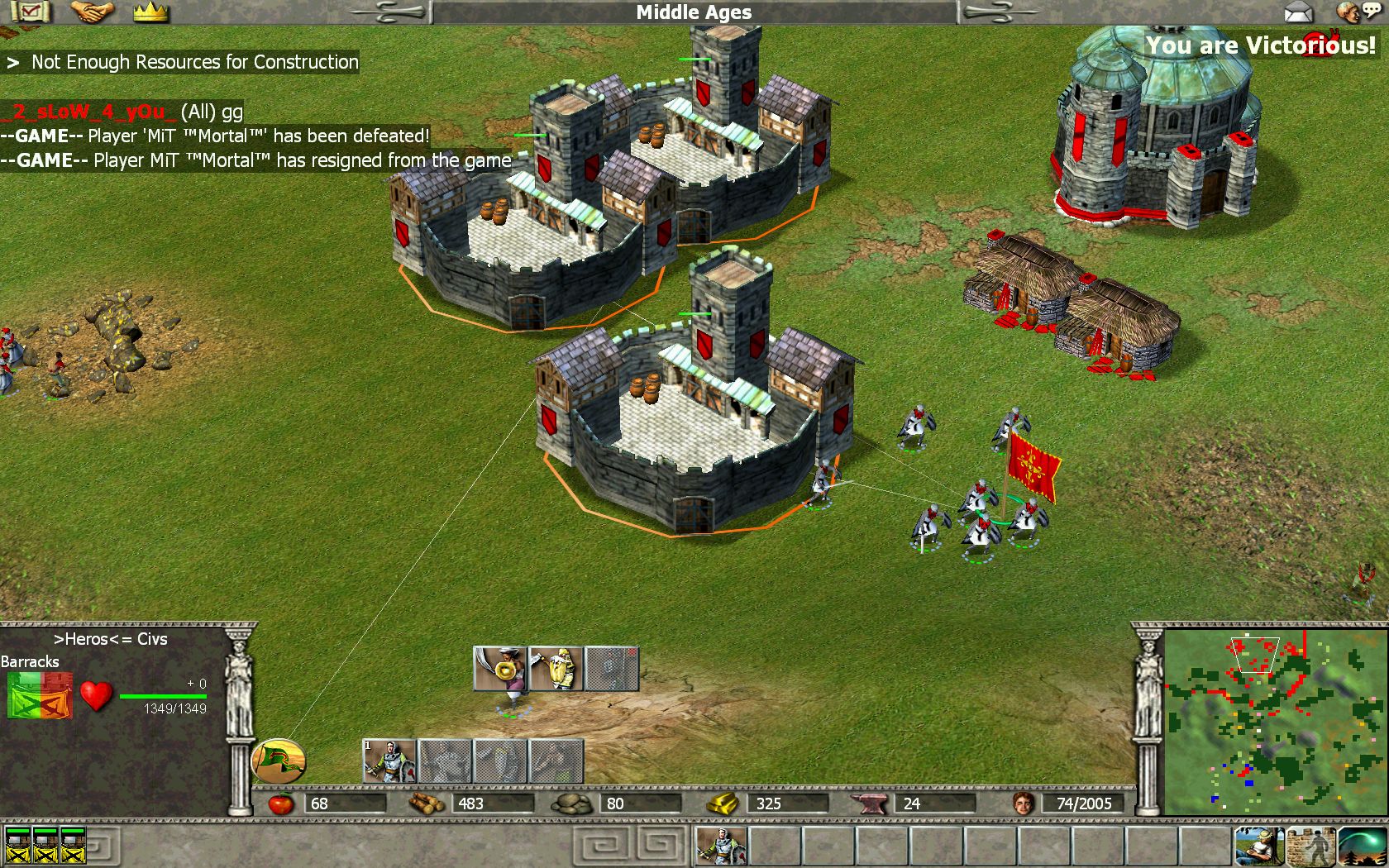Train the unit with the golden round shield
Viewport: 1389px width, 868px height.
(x=500, y=669)
